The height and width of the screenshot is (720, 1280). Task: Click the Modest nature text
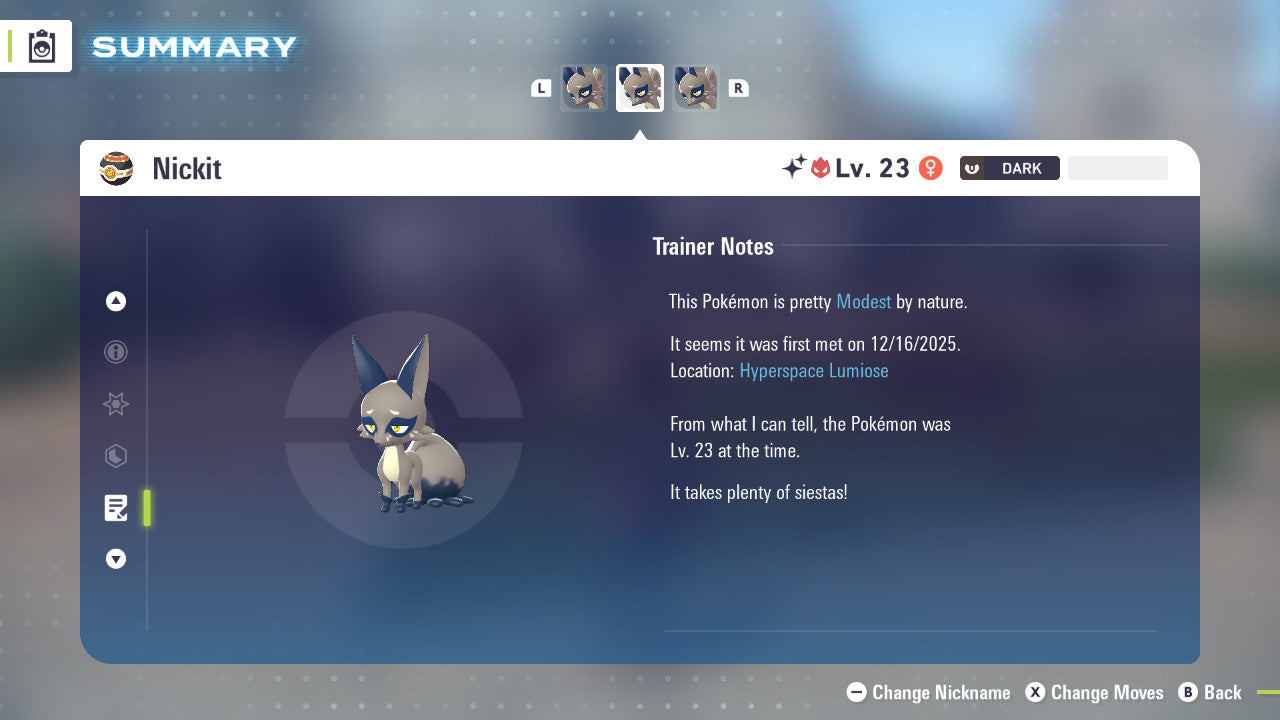[863, 301]
